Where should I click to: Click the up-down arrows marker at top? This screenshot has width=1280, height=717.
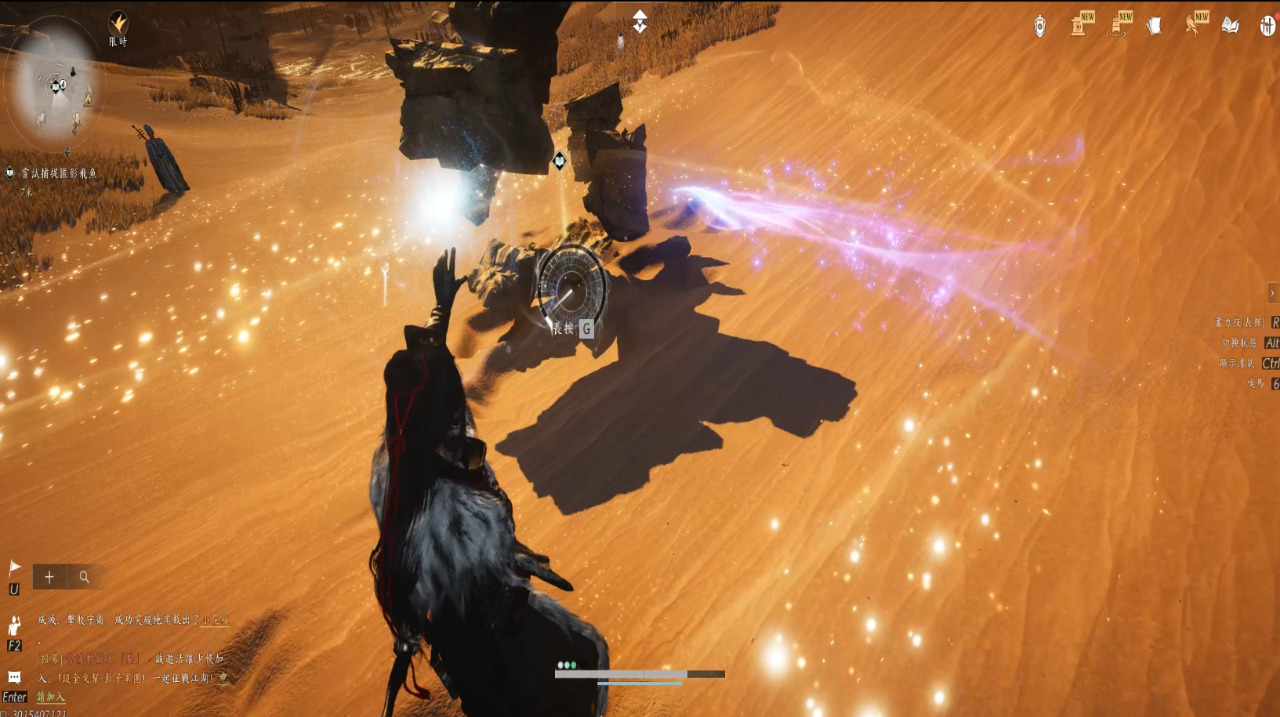point(640,21)
